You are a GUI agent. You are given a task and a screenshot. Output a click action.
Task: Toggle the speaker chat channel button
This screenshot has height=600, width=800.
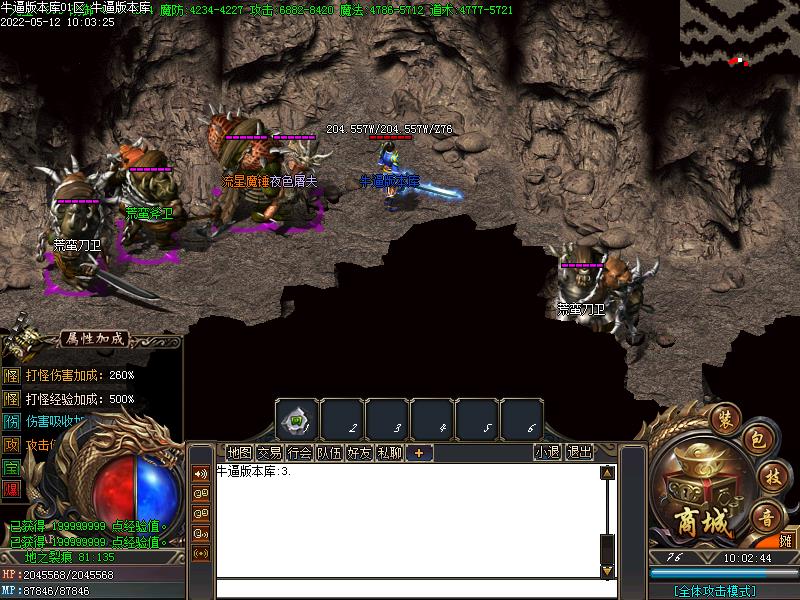pos(201,473)
